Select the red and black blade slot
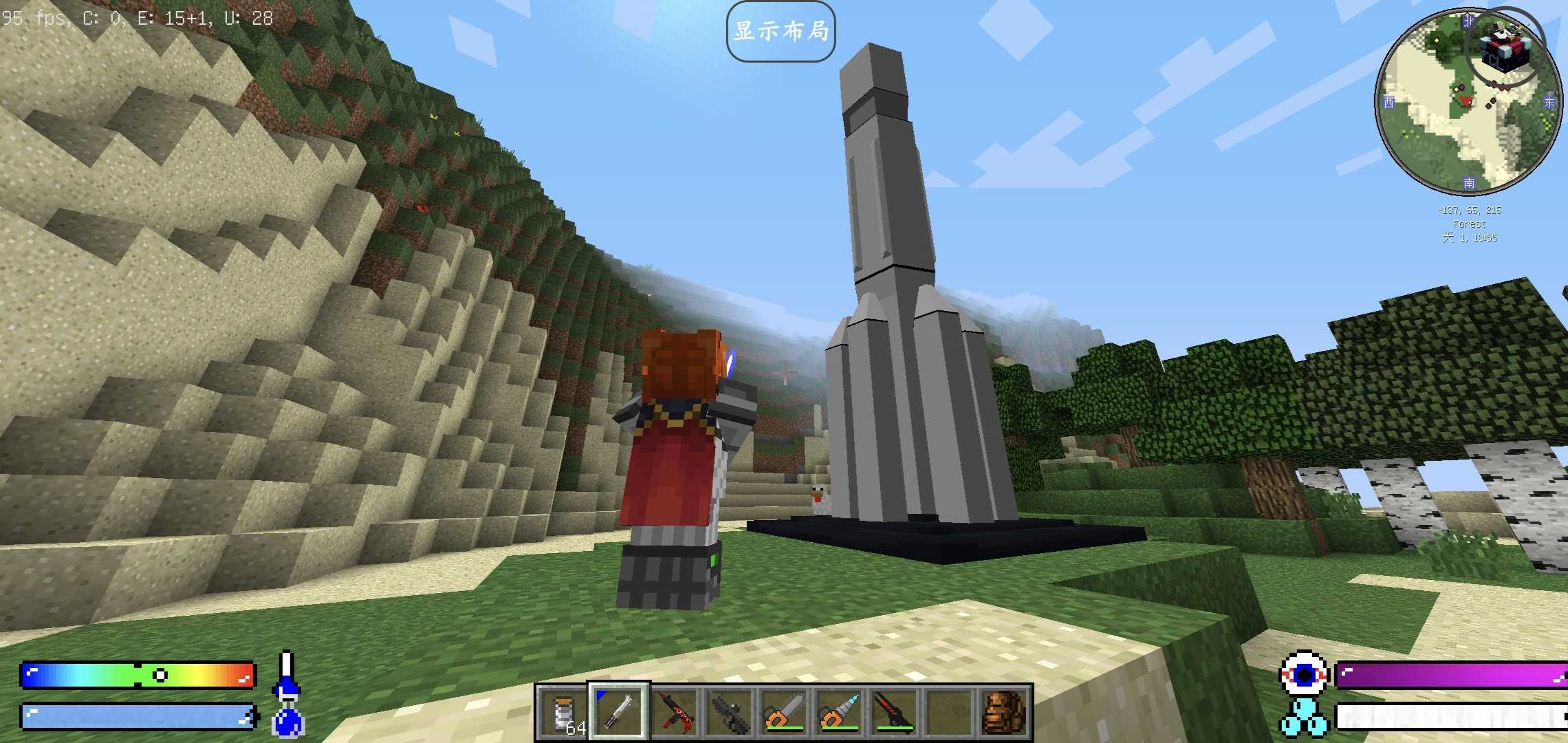Image resolution: width=1568 pixels, height=743 pixels. coord(894,712)
